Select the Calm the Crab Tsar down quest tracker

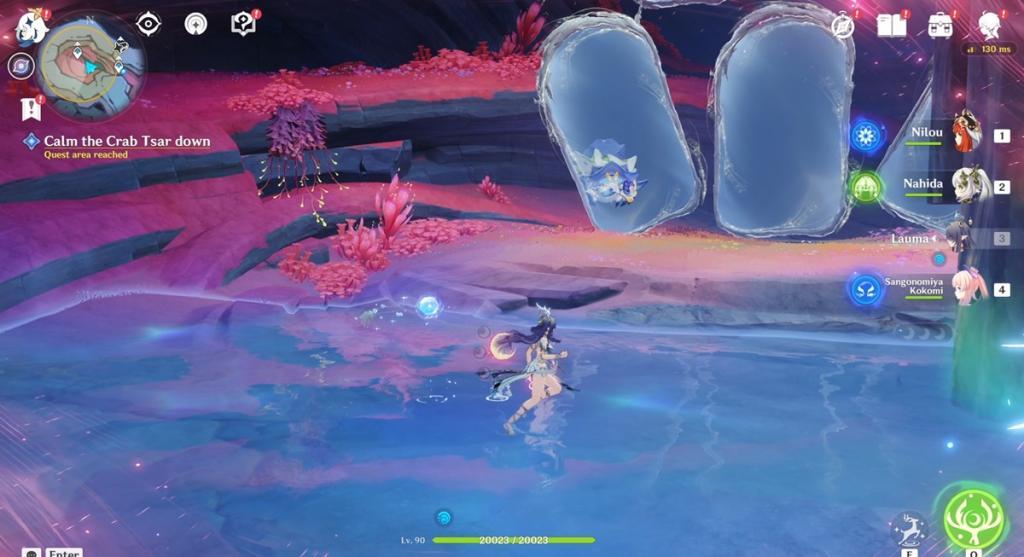(126, 142)
